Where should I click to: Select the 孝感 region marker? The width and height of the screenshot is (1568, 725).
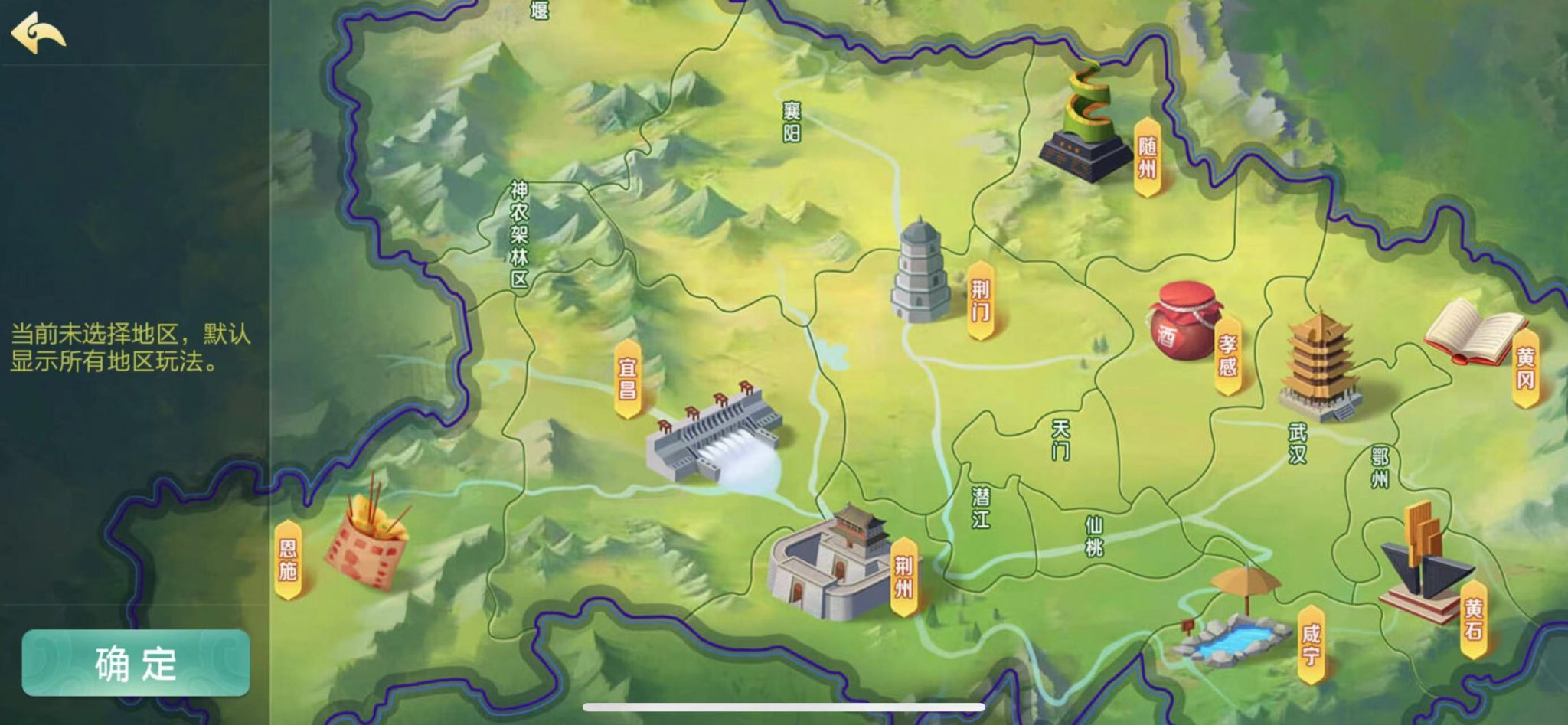coord(1227,356)
